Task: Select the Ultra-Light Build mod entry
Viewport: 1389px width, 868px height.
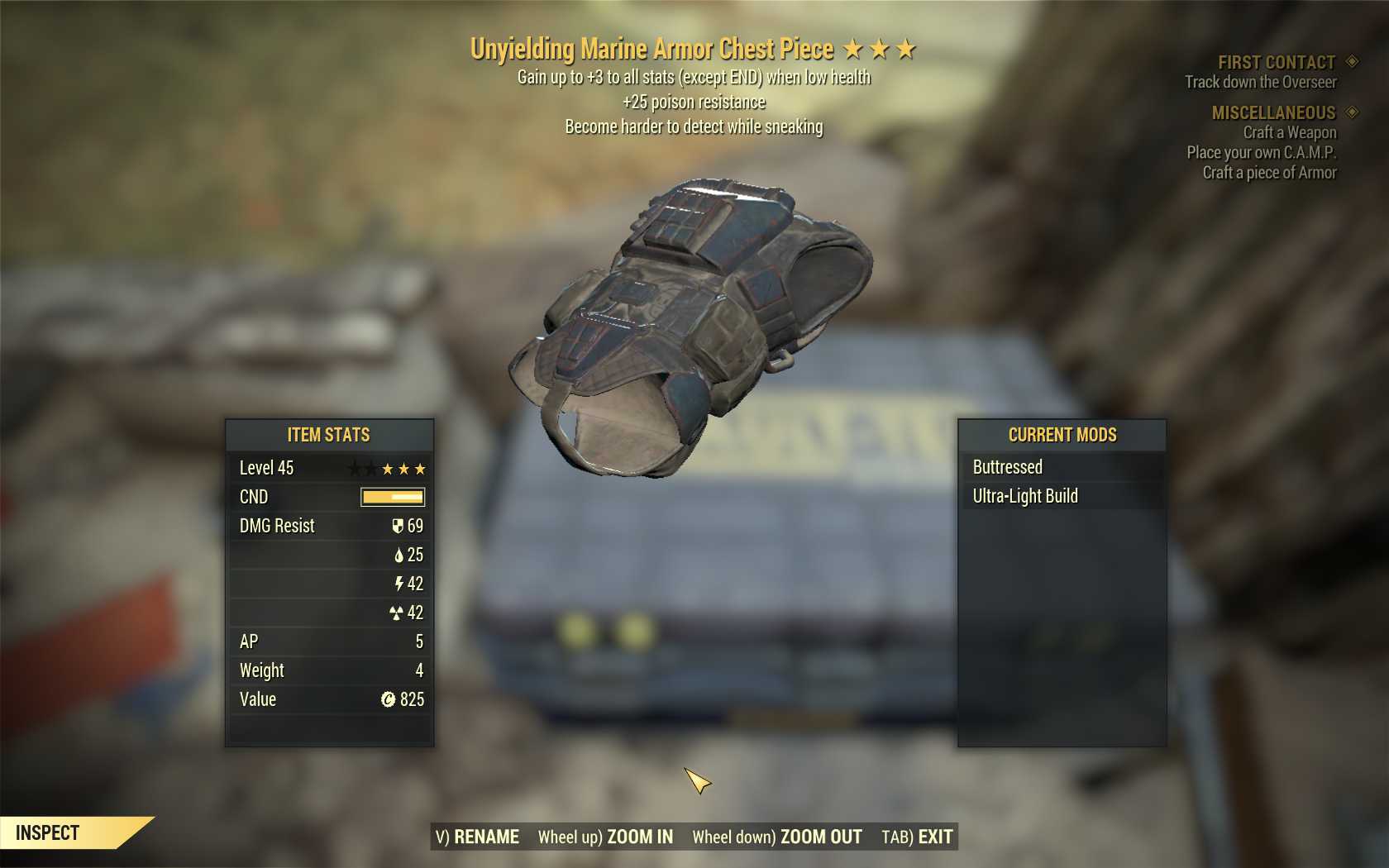Action: click(1025, 496)
